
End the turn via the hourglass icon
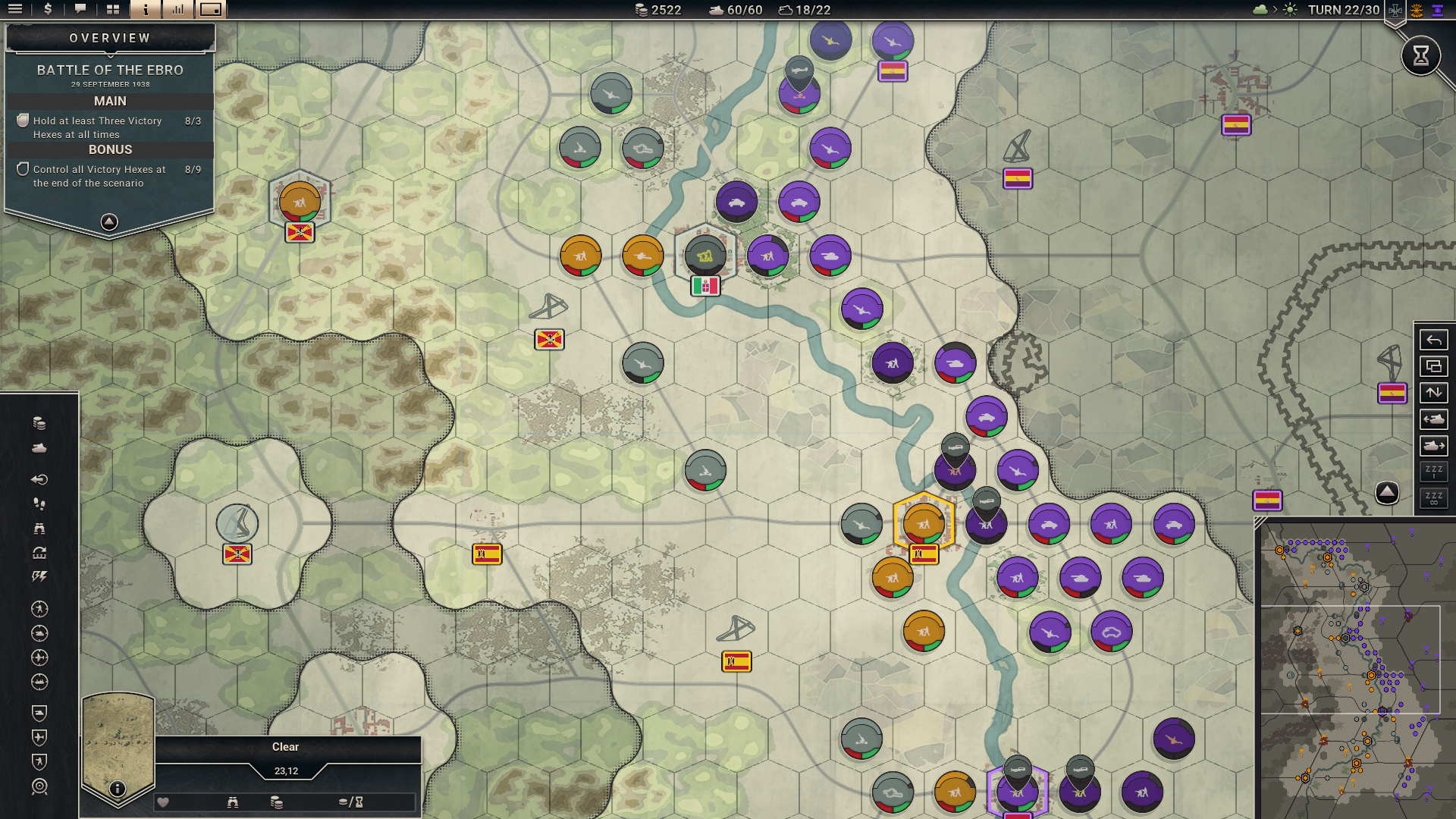tap(1421, 55)
